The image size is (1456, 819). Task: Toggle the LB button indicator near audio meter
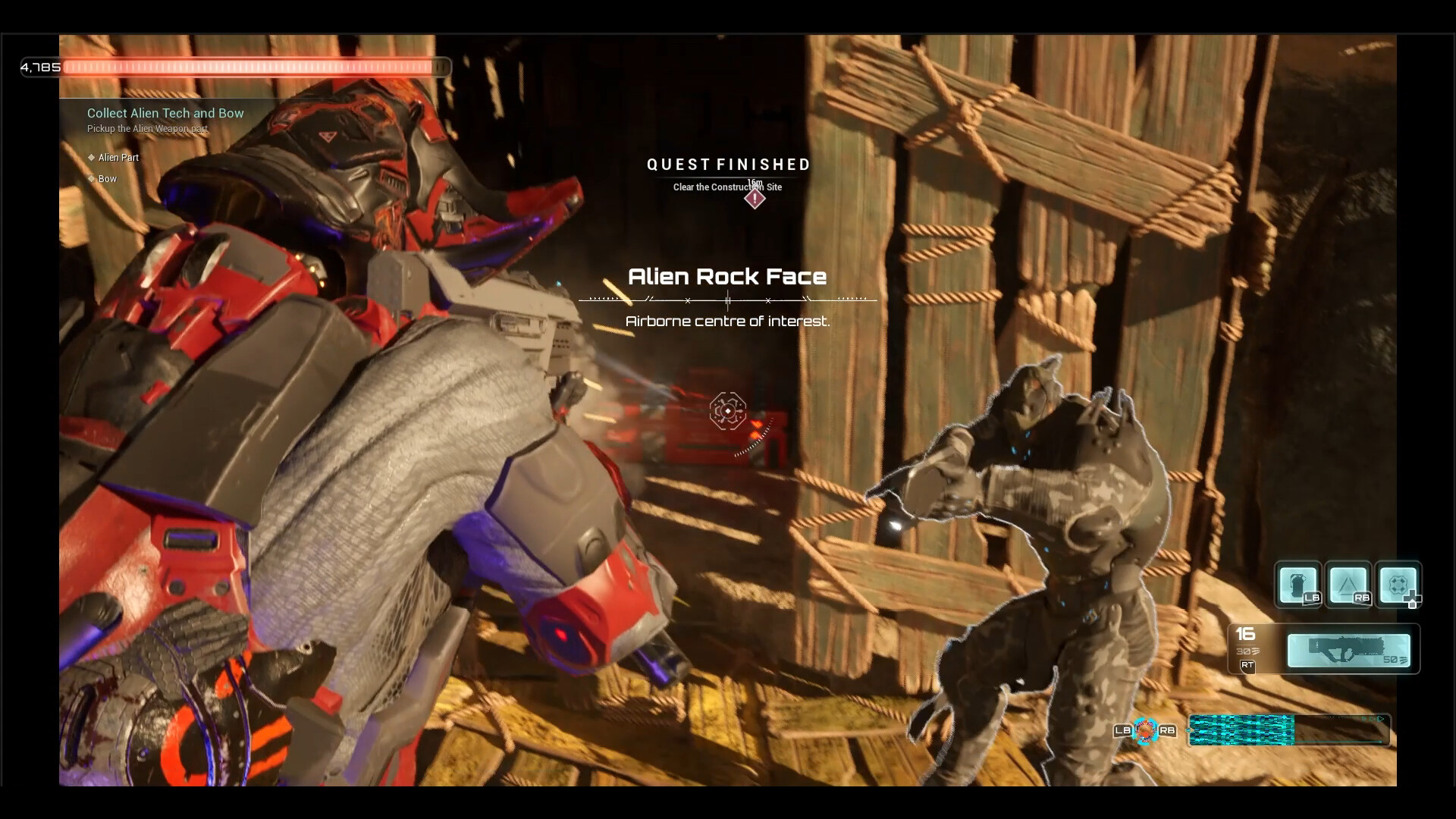pyautogui.click(x=1122, y=732)
